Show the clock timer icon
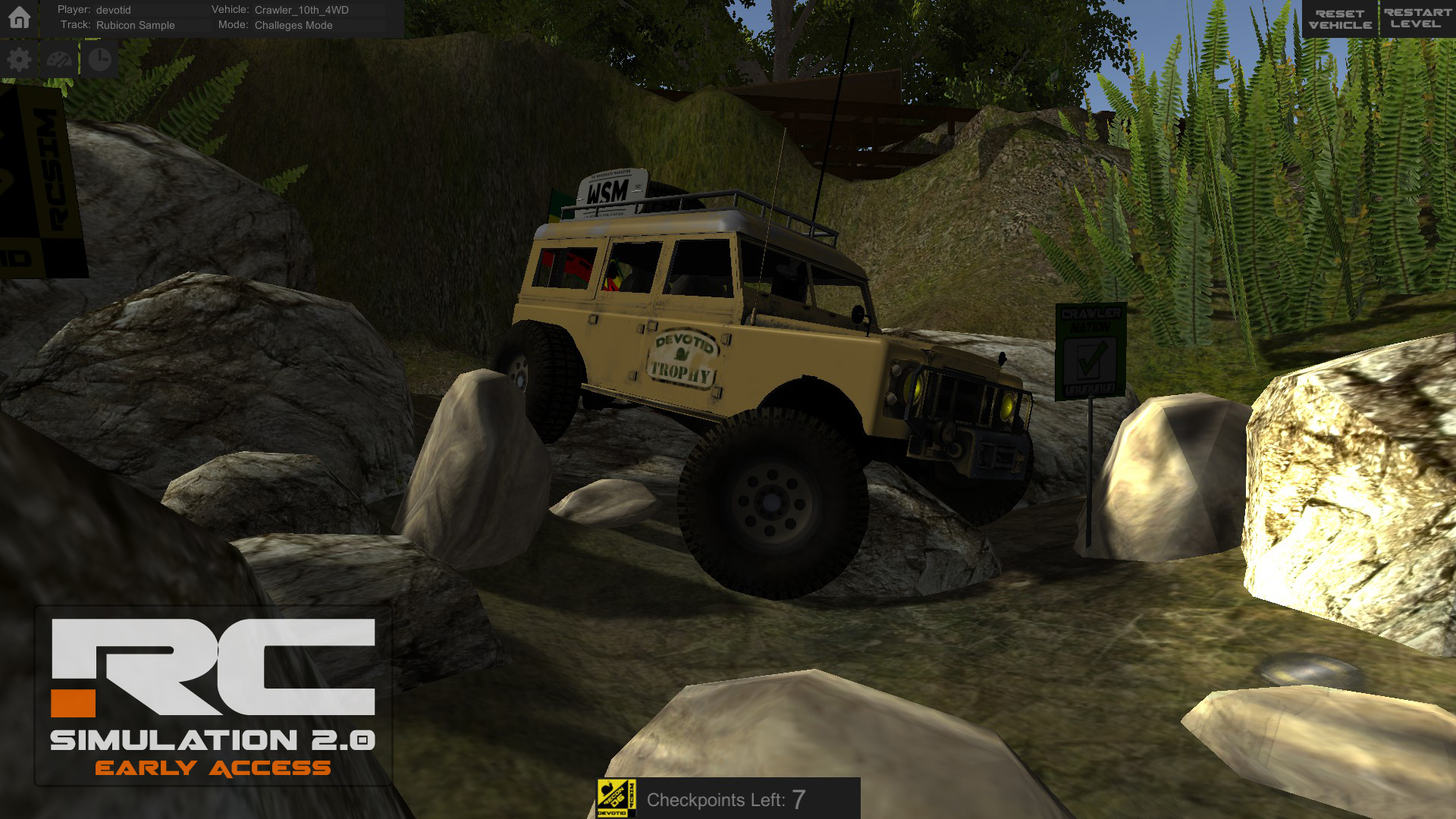The image size is (1456, 819). click(99, 59)
